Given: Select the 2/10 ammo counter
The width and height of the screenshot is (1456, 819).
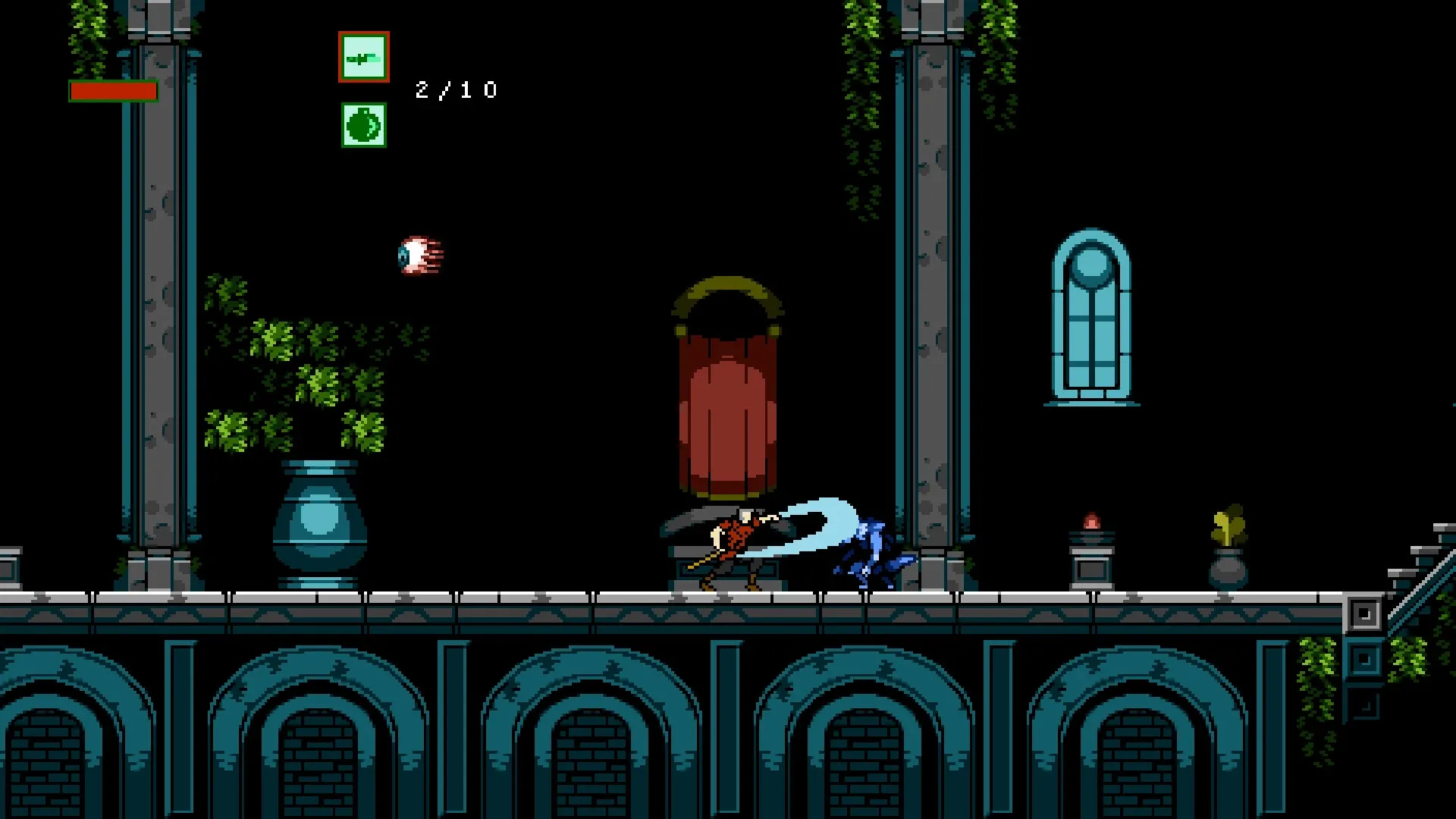Looking at the screenshot, I should pos(453,89).
